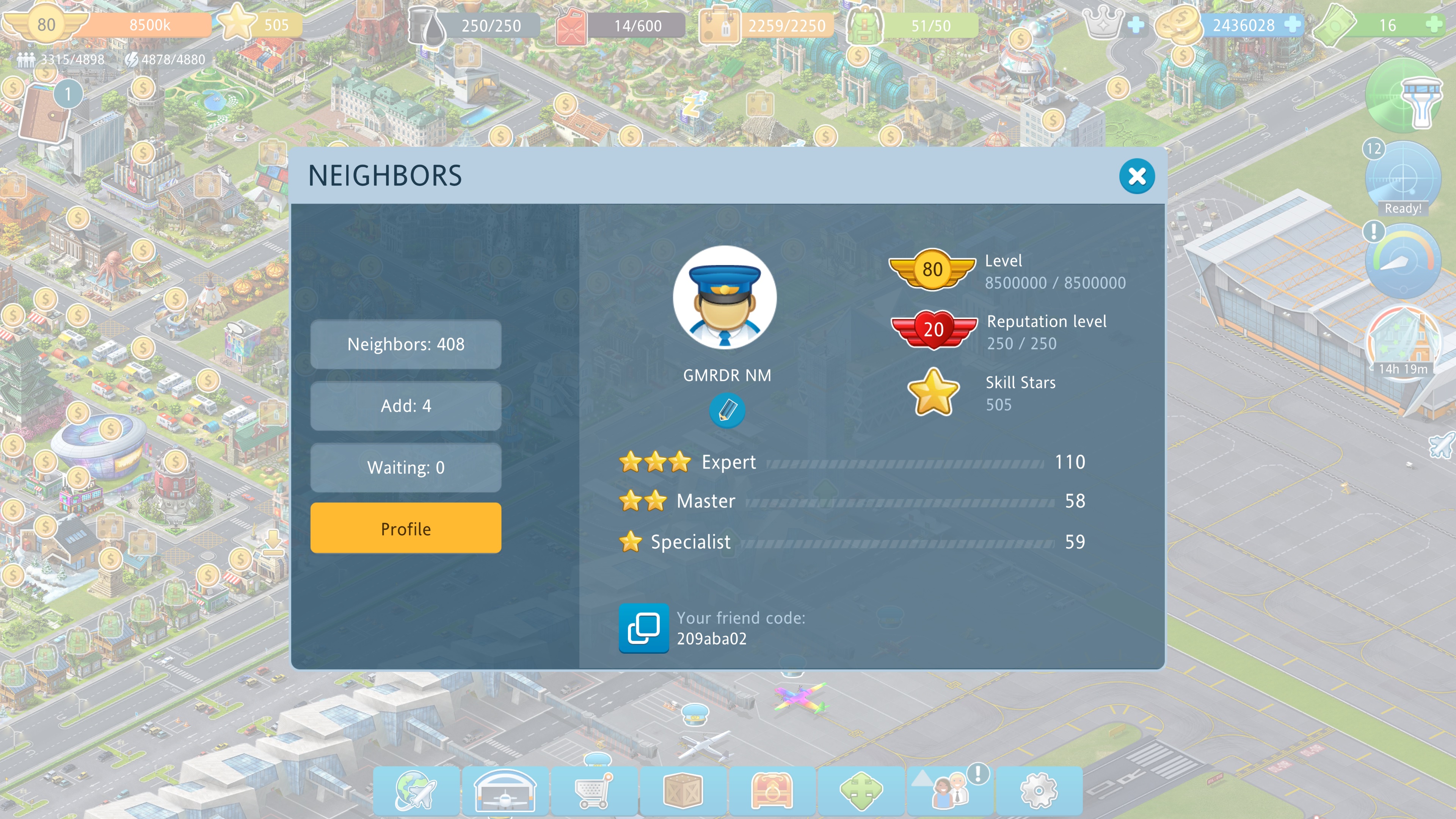Open the neighbors friends button
Viewport: 1456px width, 819px height.
(x=949, y=790)
